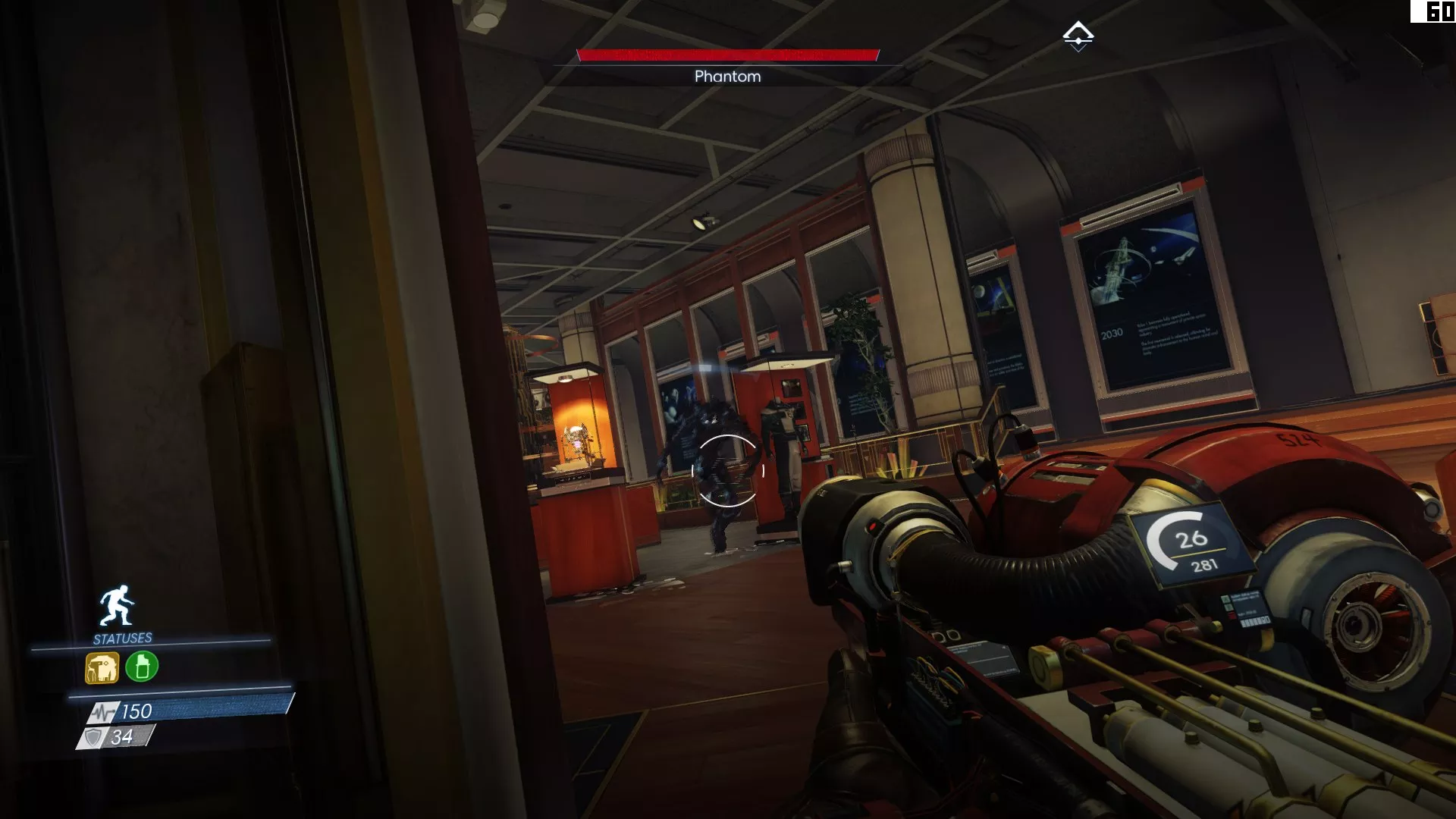This screenshot has height=819, width=1456.
Task: Click the STATUSES label to toggle status panel
Action: [121, 638]
